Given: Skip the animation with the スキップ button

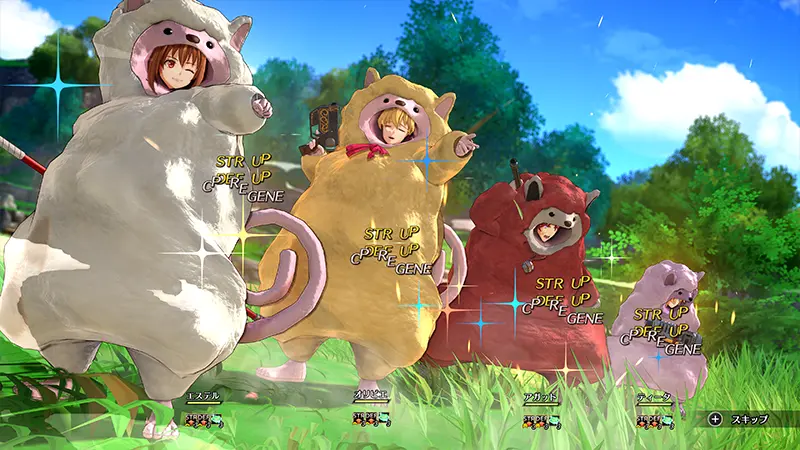Looking at the screenshot, I should [739, 419].
